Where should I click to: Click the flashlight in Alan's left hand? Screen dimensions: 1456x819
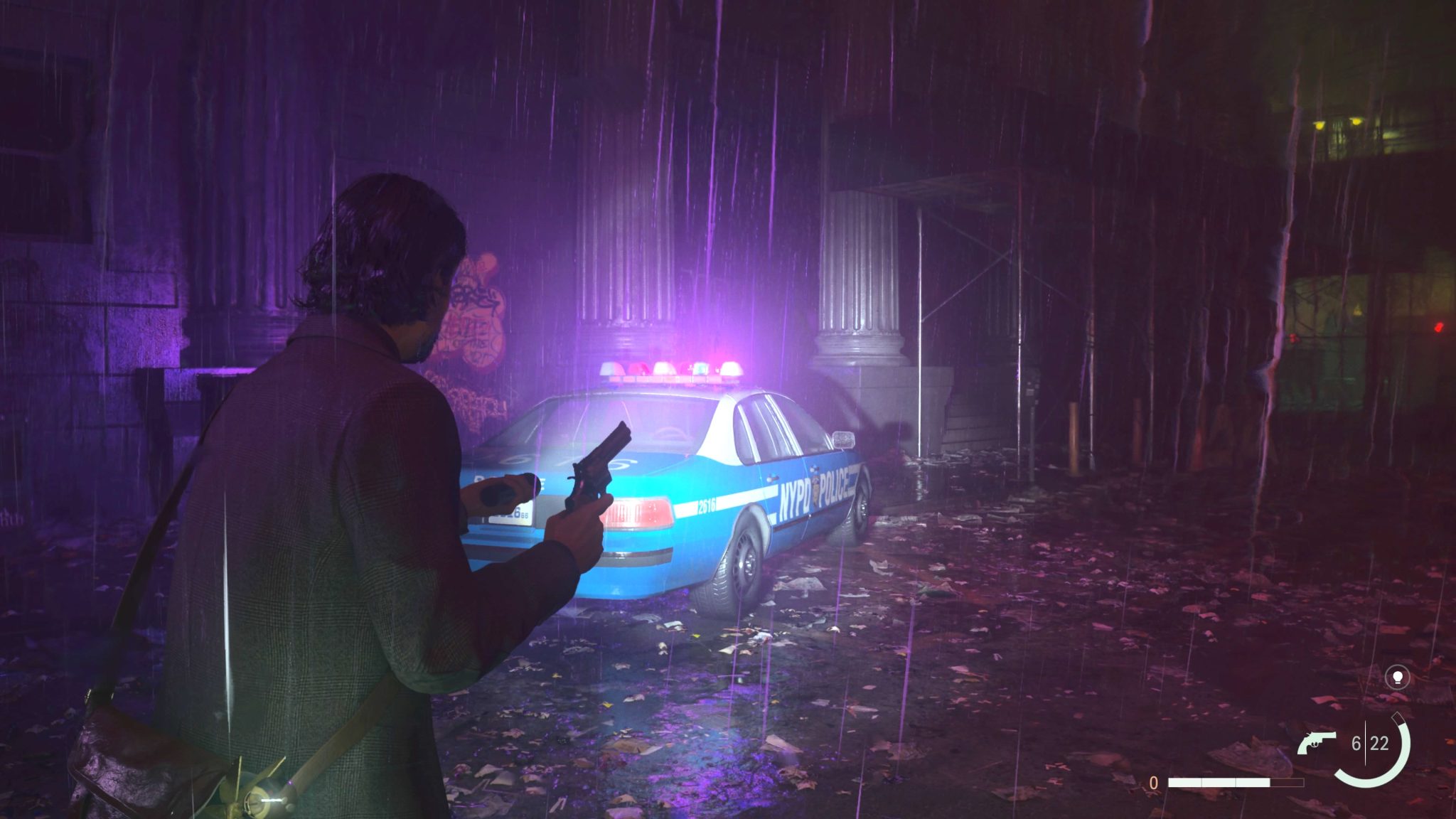pos(501,493)
